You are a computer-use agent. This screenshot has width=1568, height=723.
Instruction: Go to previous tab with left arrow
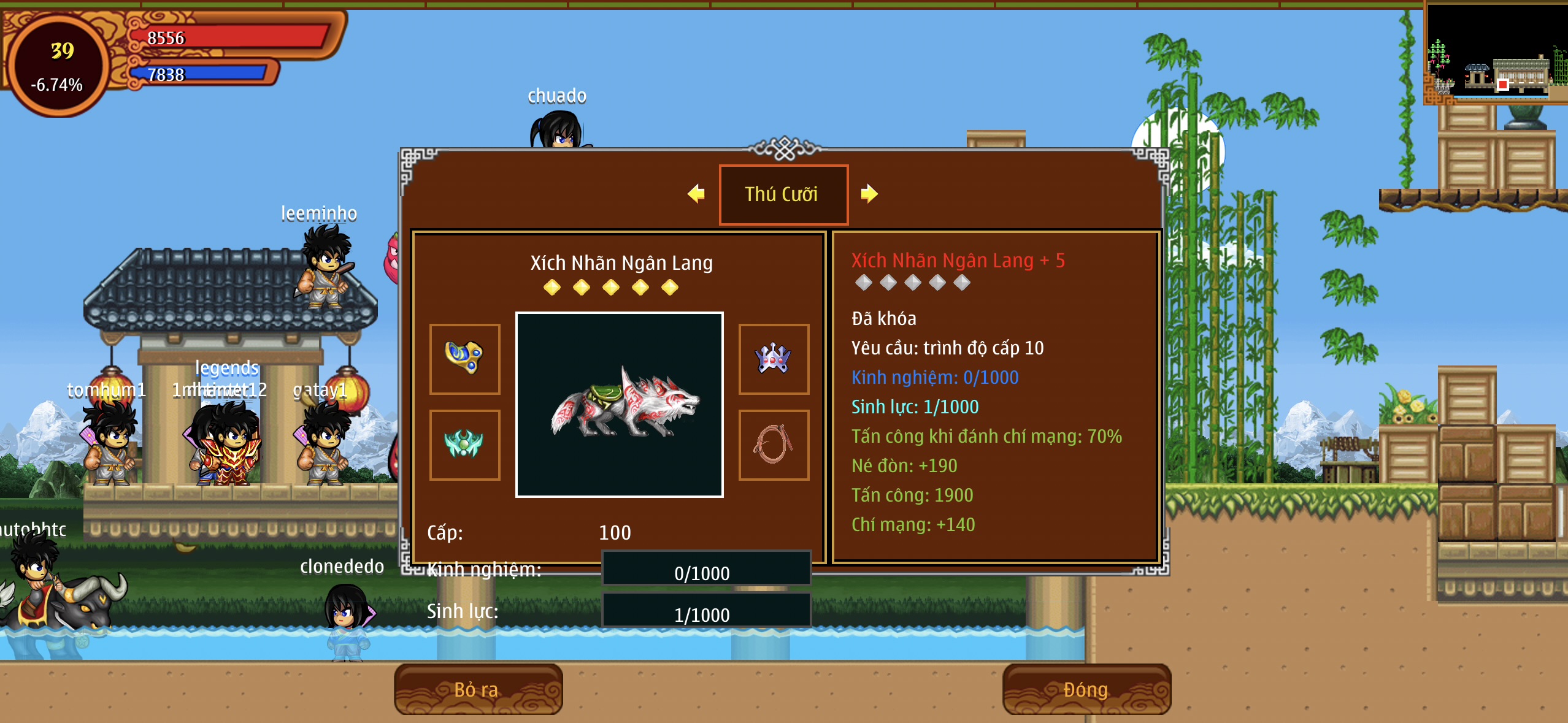(696, 194)
